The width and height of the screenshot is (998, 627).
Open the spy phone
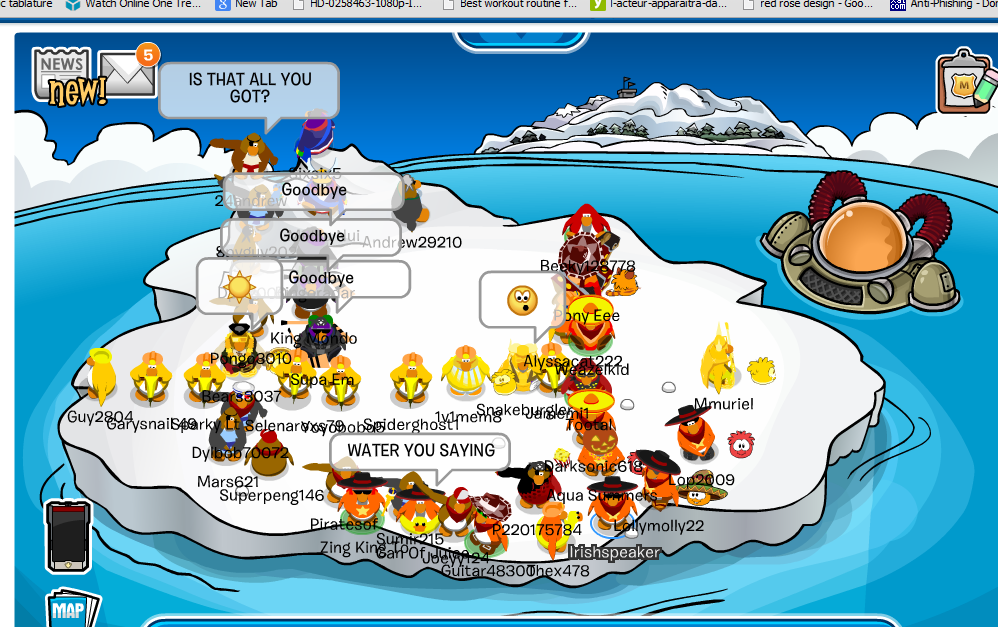(68, 535)
